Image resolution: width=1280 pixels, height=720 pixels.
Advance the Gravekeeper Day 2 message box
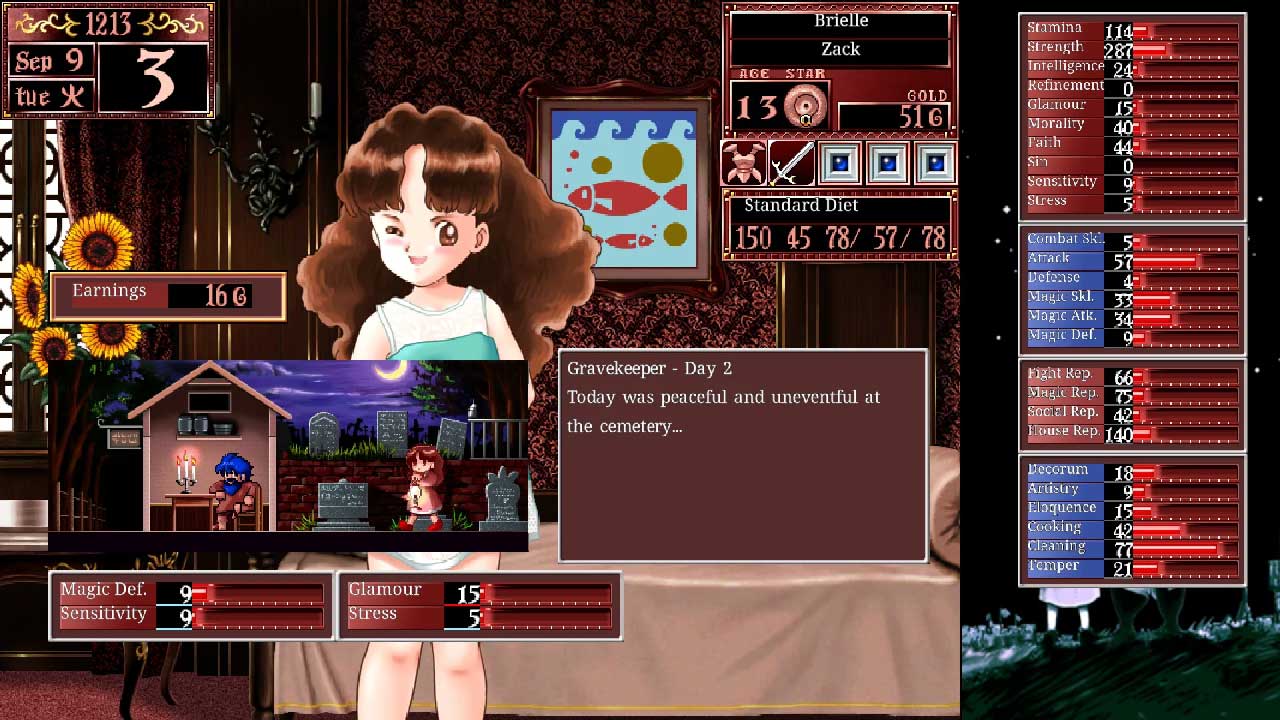click(x=743, y=455)
